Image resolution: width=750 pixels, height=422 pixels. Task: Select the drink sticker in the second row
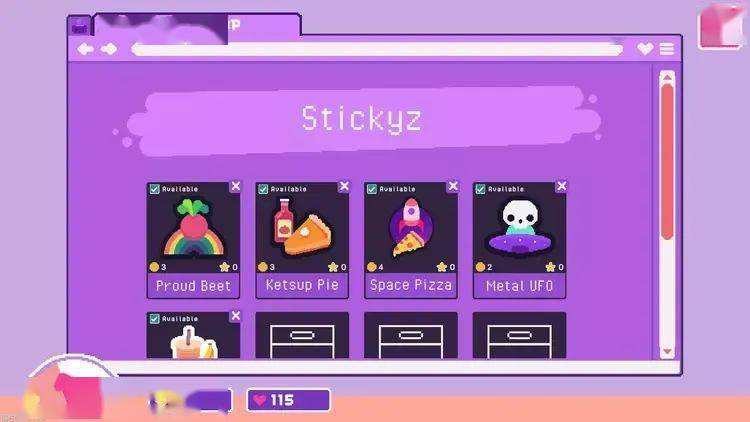point(193,340)
